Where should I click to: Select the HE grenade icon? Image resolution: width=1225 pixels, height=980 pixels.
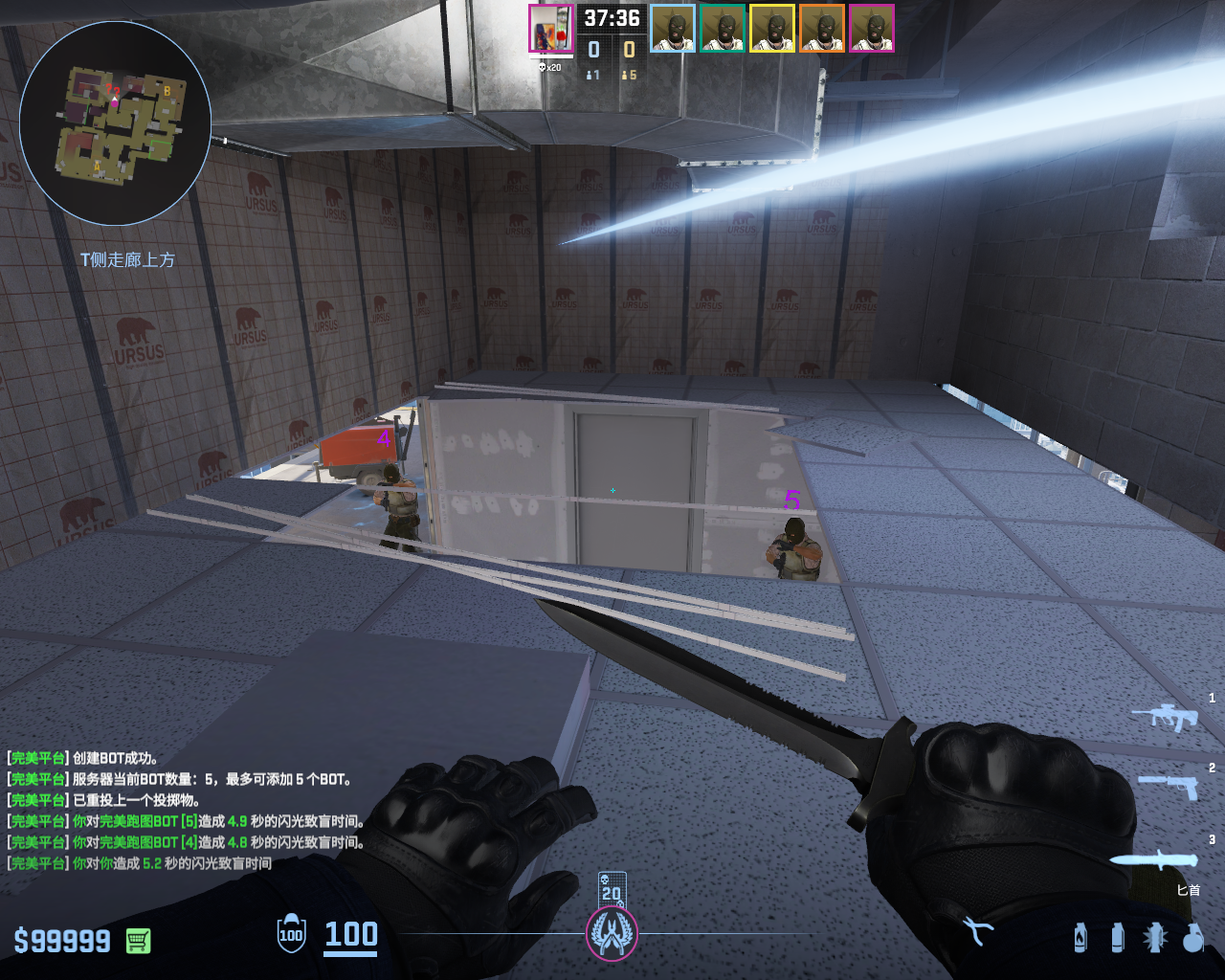click(x=1192, y=937)
